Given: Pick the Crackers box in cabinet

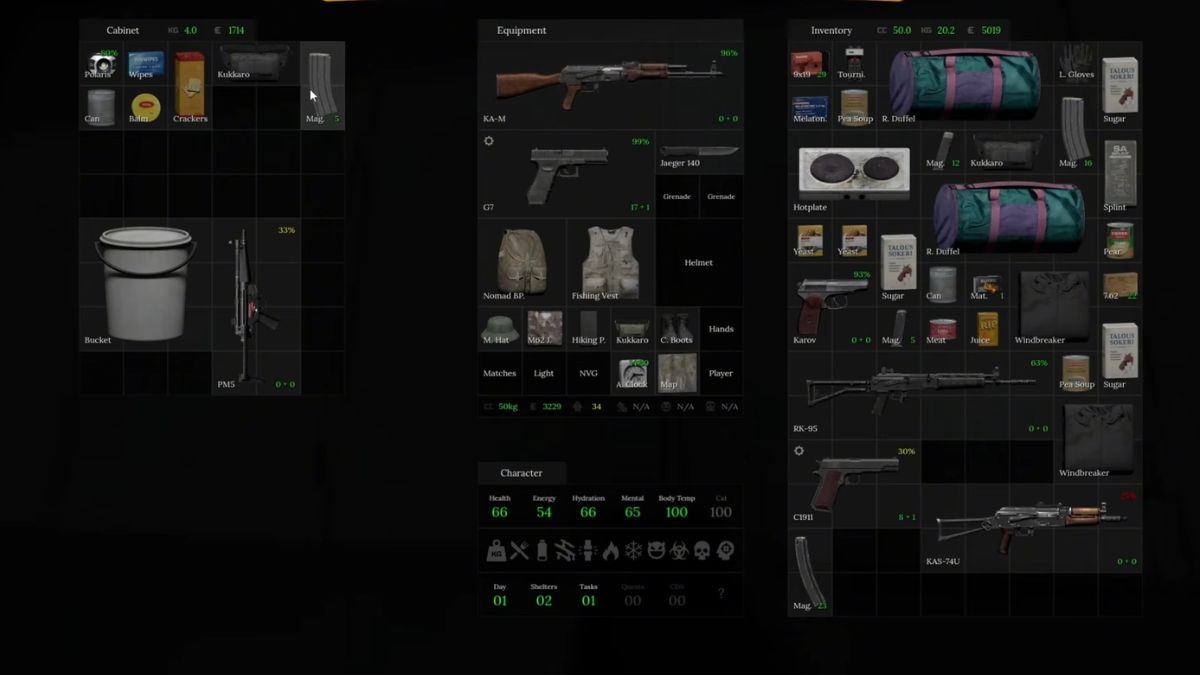Looking at the screenshot, I should [189, 86].
